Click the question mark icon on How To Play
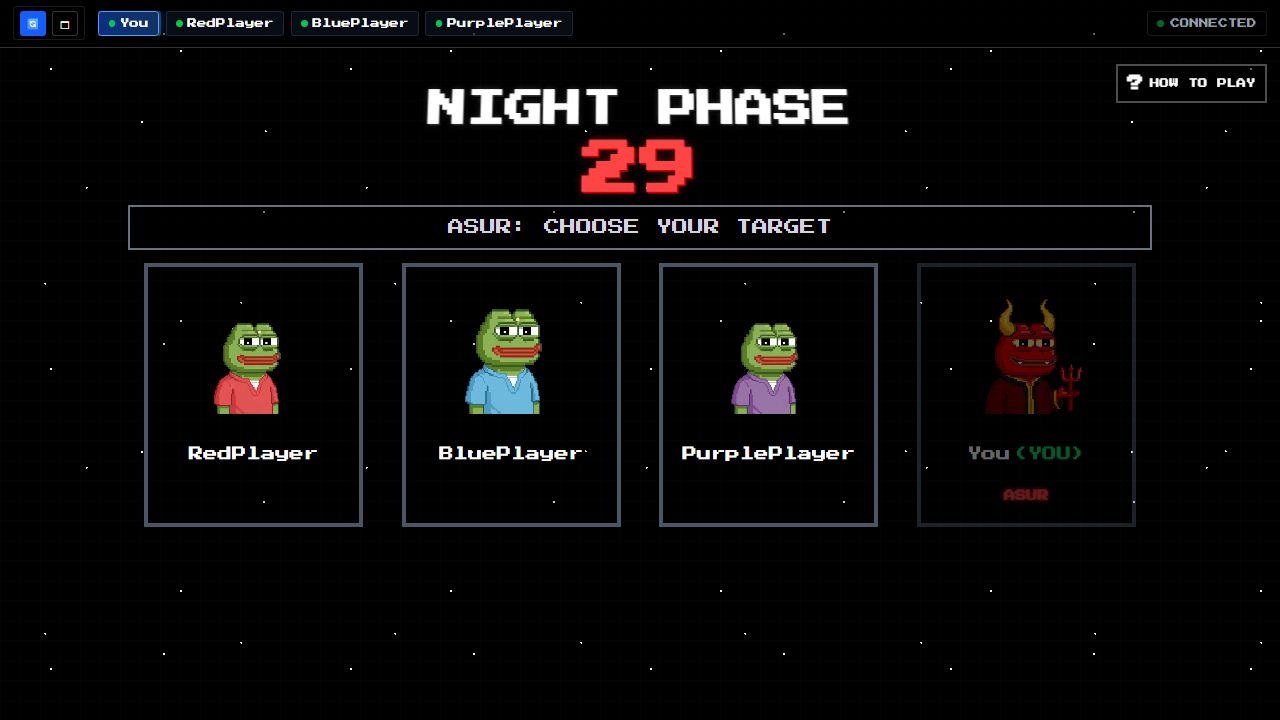Viewport: 1280px width, 720px height. coord(1134,83)
